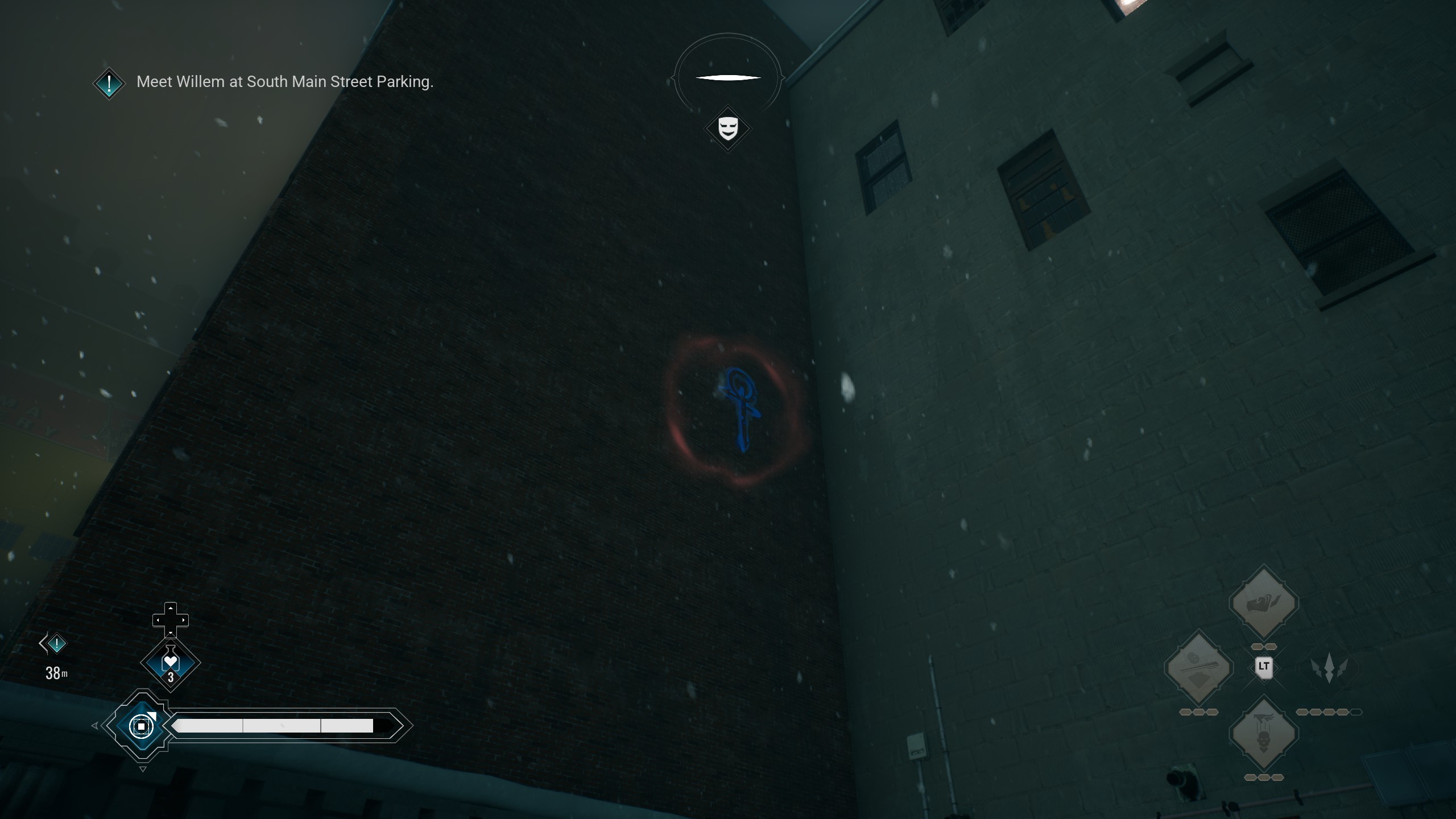Click the Masquerade mask icon
The height and width of the screenshot is (819, 1456).
click(x=728, y=129)
